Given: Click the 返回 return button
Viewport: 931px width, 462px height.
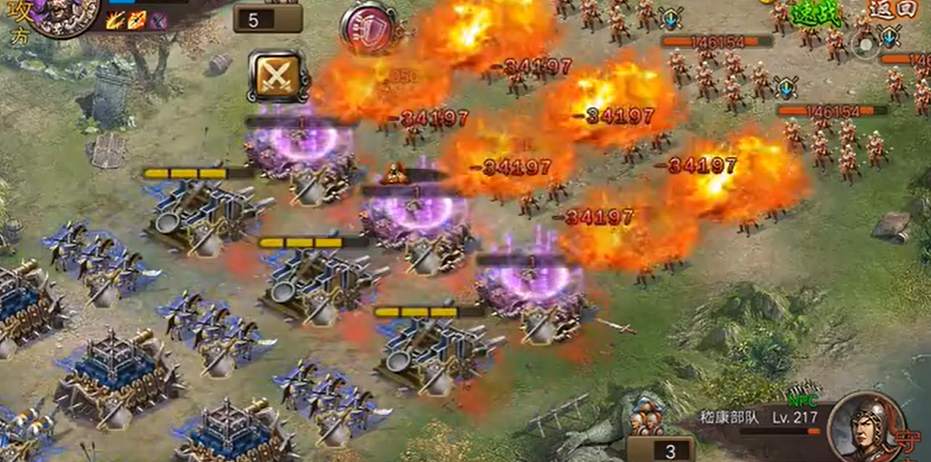Looking at the screenshot, I should point(892,9).
